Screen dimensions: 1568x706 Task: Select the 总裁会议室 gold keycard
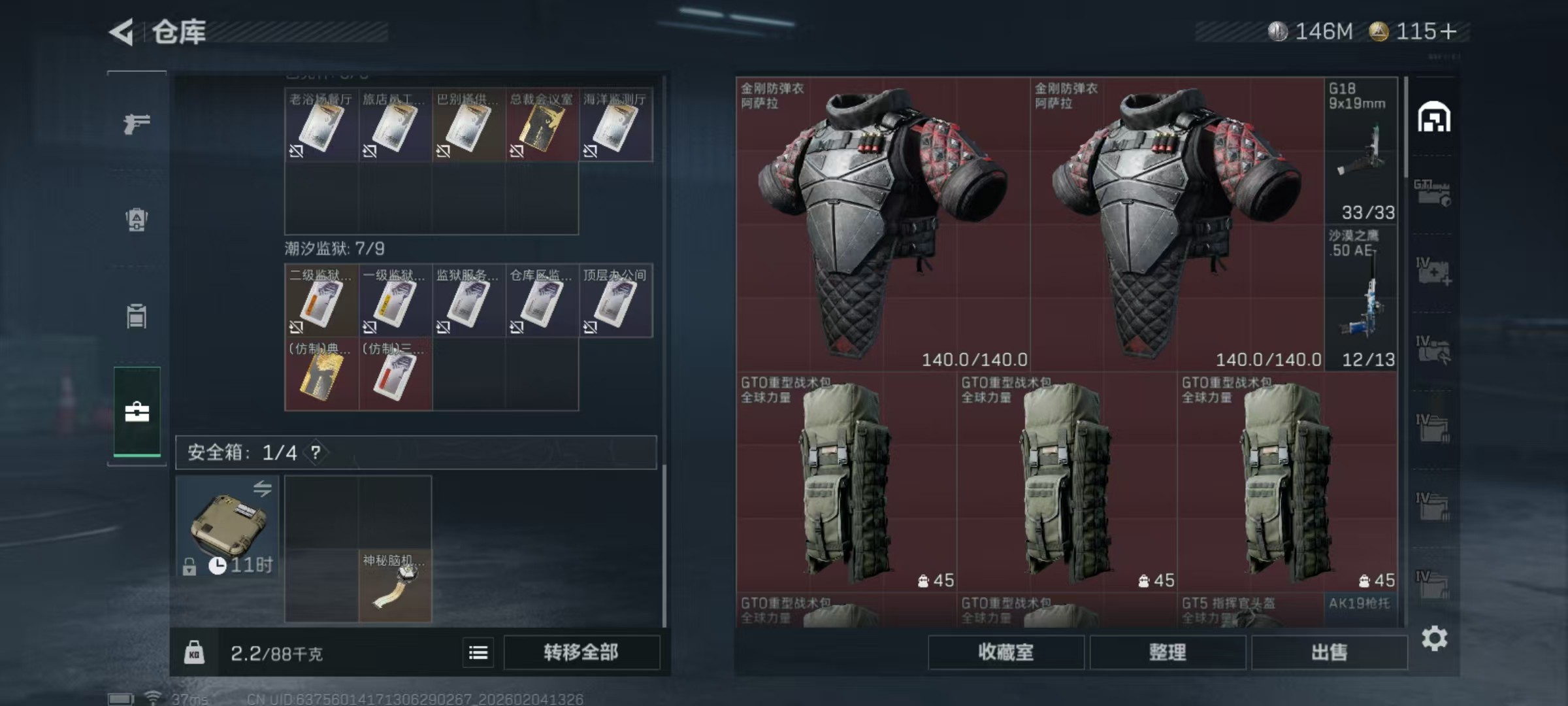point(542,125)
